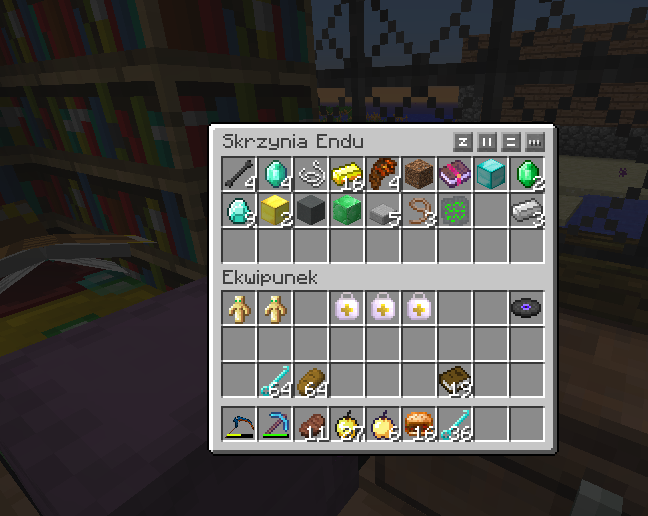Select the iron ingot stack
The image size is (648, 516).
(527, 210)
